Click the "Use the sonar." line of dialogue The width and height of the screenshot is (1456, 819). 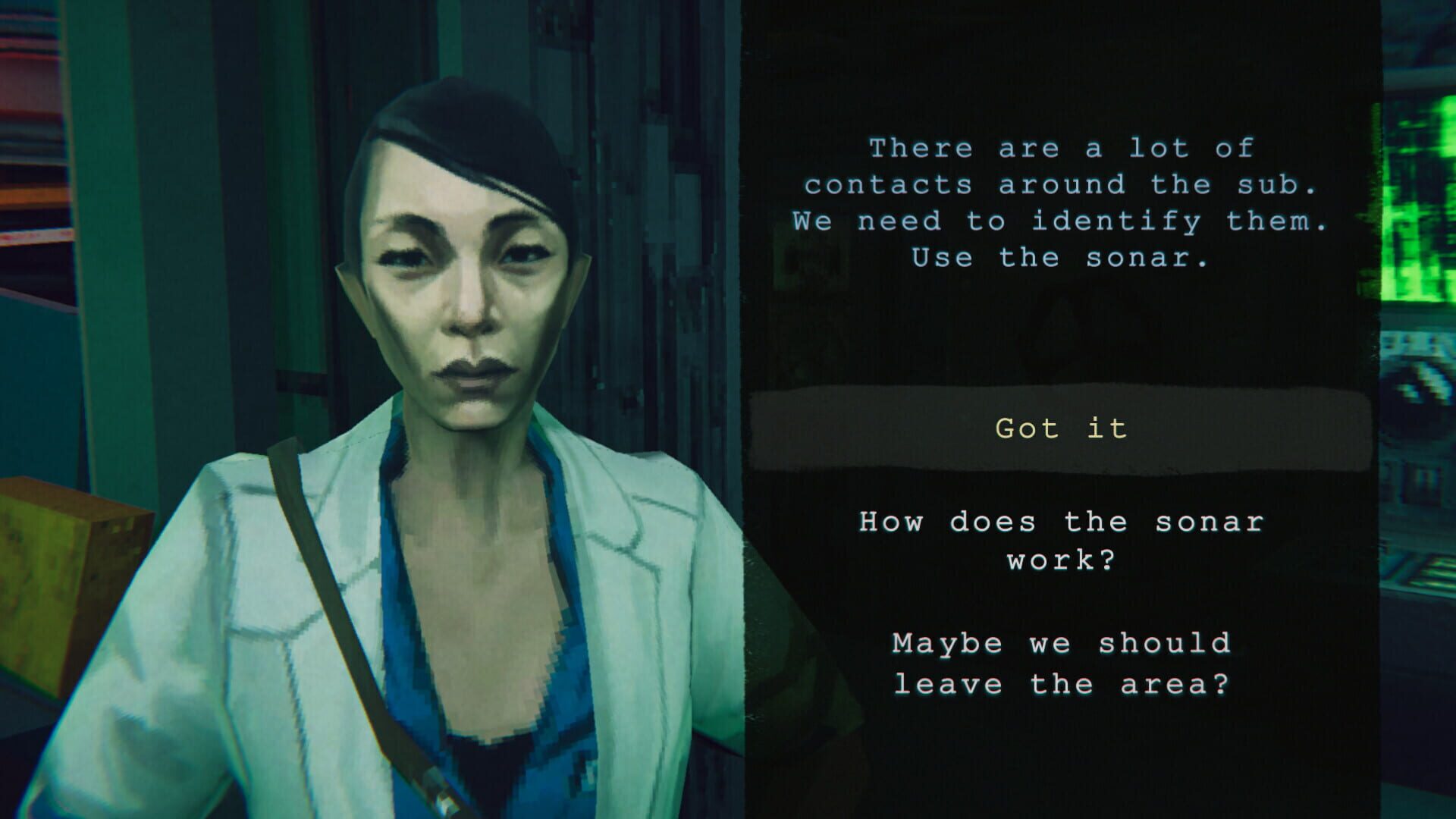1060,258
